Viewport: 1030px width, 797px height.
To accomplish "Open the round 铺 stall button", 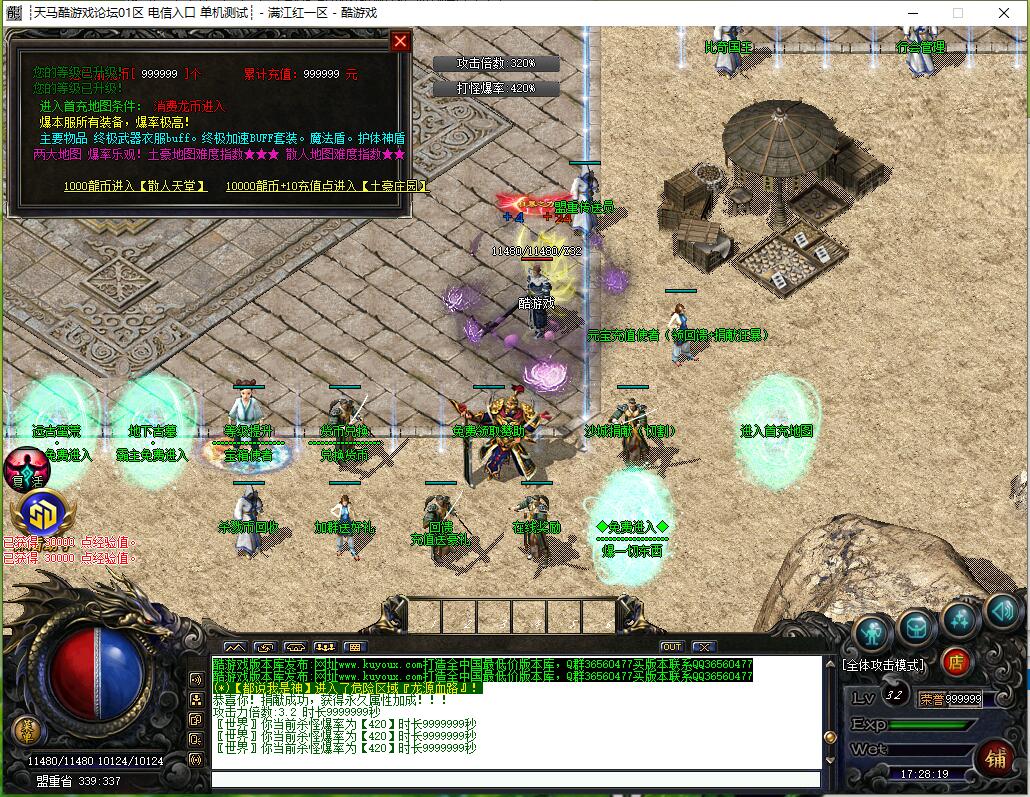I will point(994,756).
